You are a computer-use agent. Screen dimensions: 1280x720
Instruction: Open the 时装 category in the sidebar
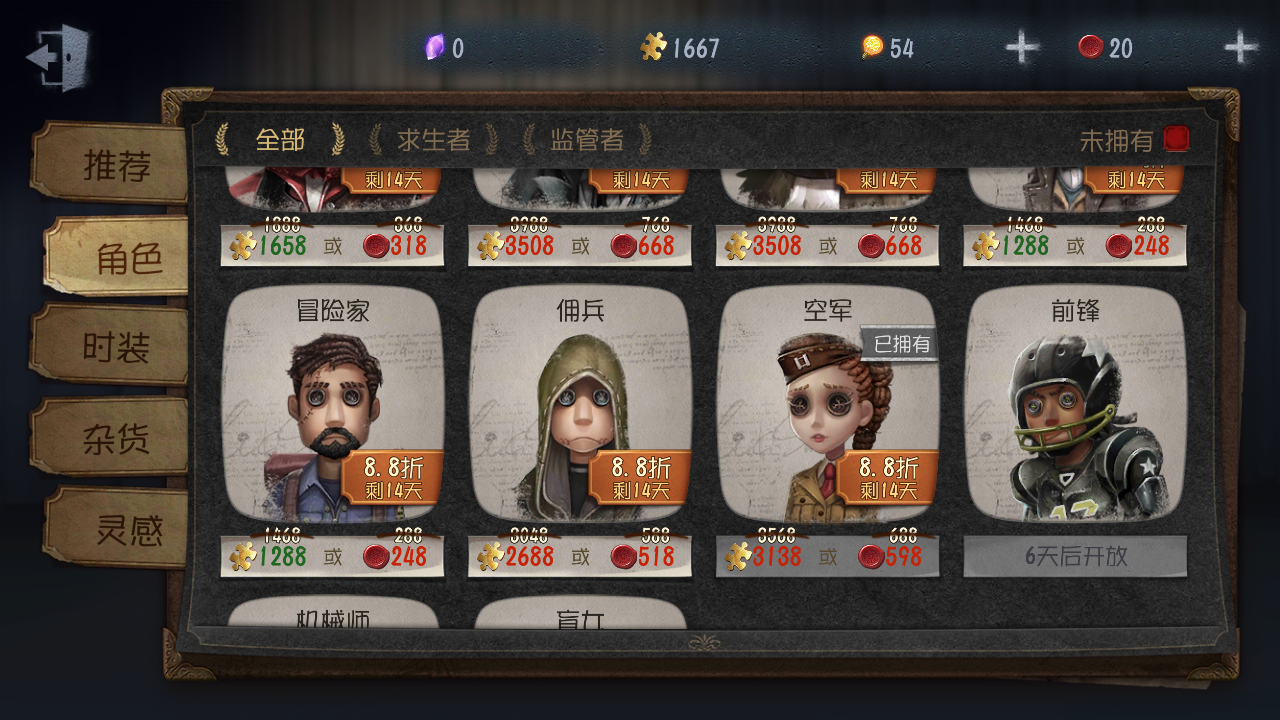point(116,345)
